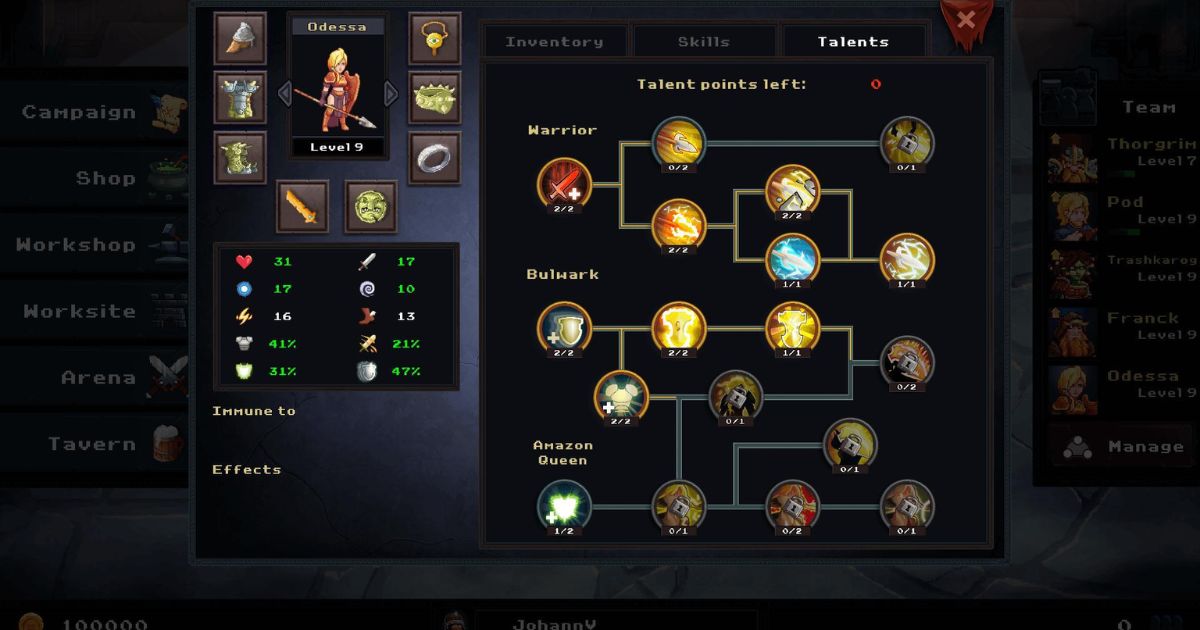
Task: Choose the orange sword weapon slot
Action: click(x=302, y=206)
